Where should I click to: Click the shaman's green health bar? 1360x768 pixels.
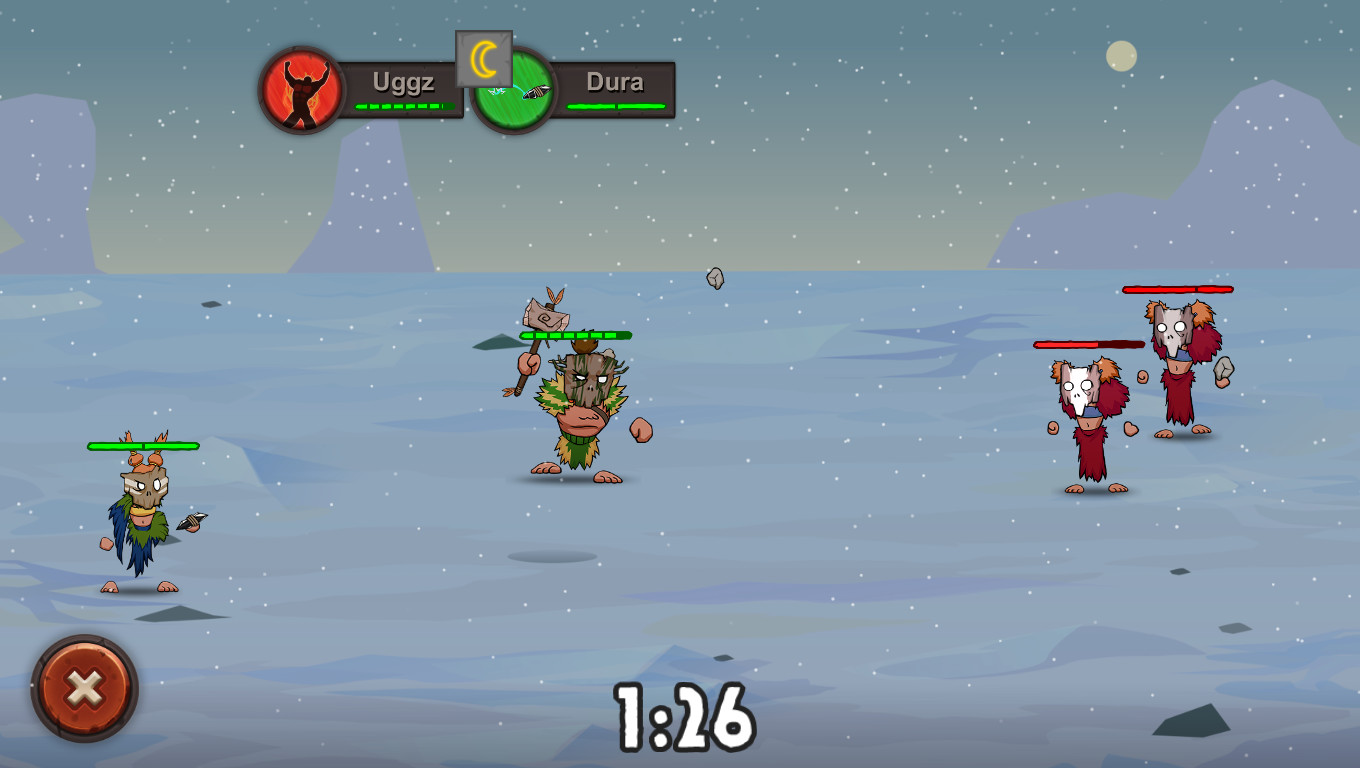click(x=575, y=335)
